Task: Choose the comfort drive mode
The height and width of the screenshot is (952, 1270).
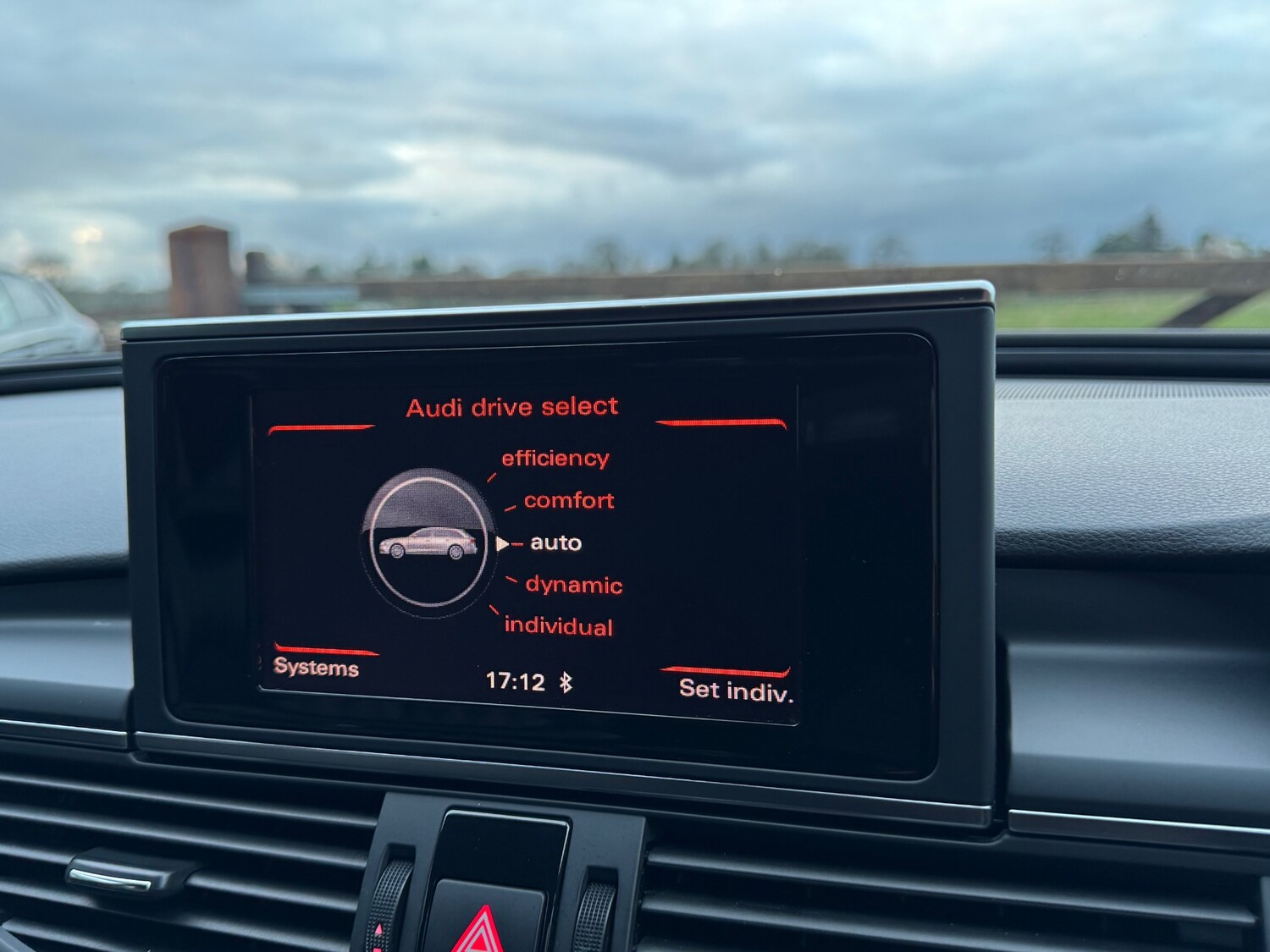Action: [568, 500]
